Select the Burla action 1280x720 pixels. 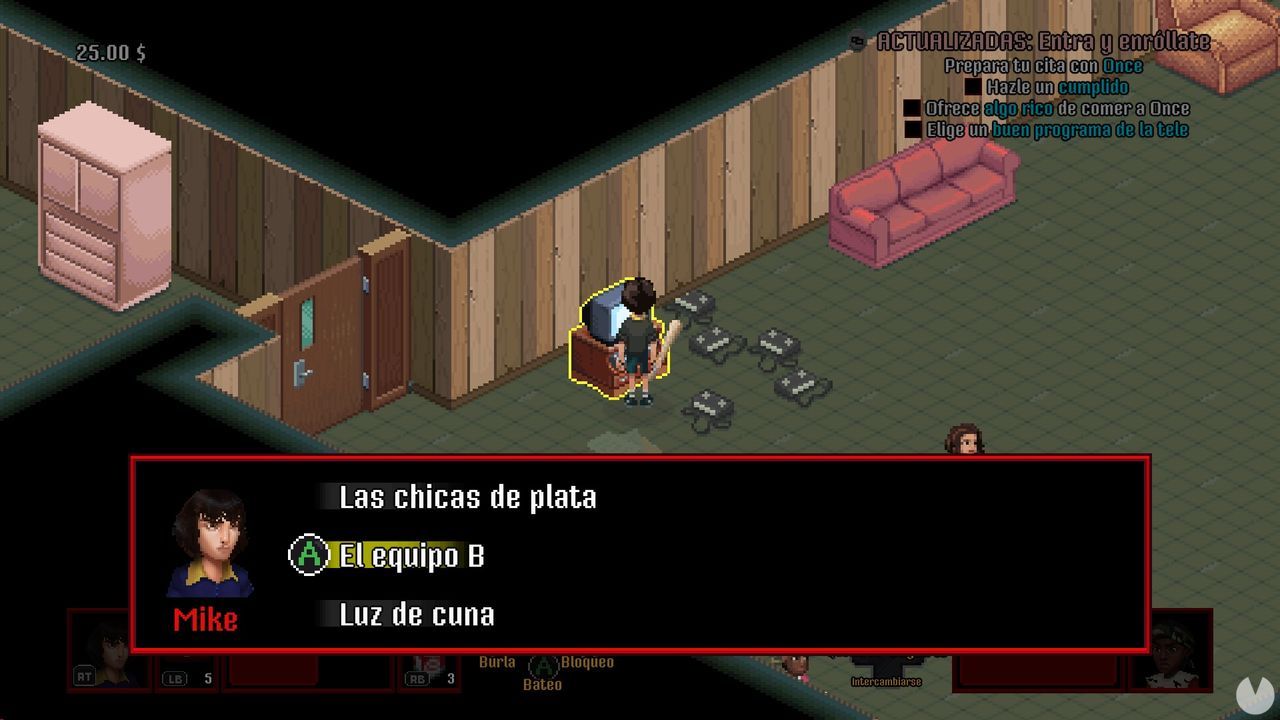pyautogui.click(x=496, y=661)
